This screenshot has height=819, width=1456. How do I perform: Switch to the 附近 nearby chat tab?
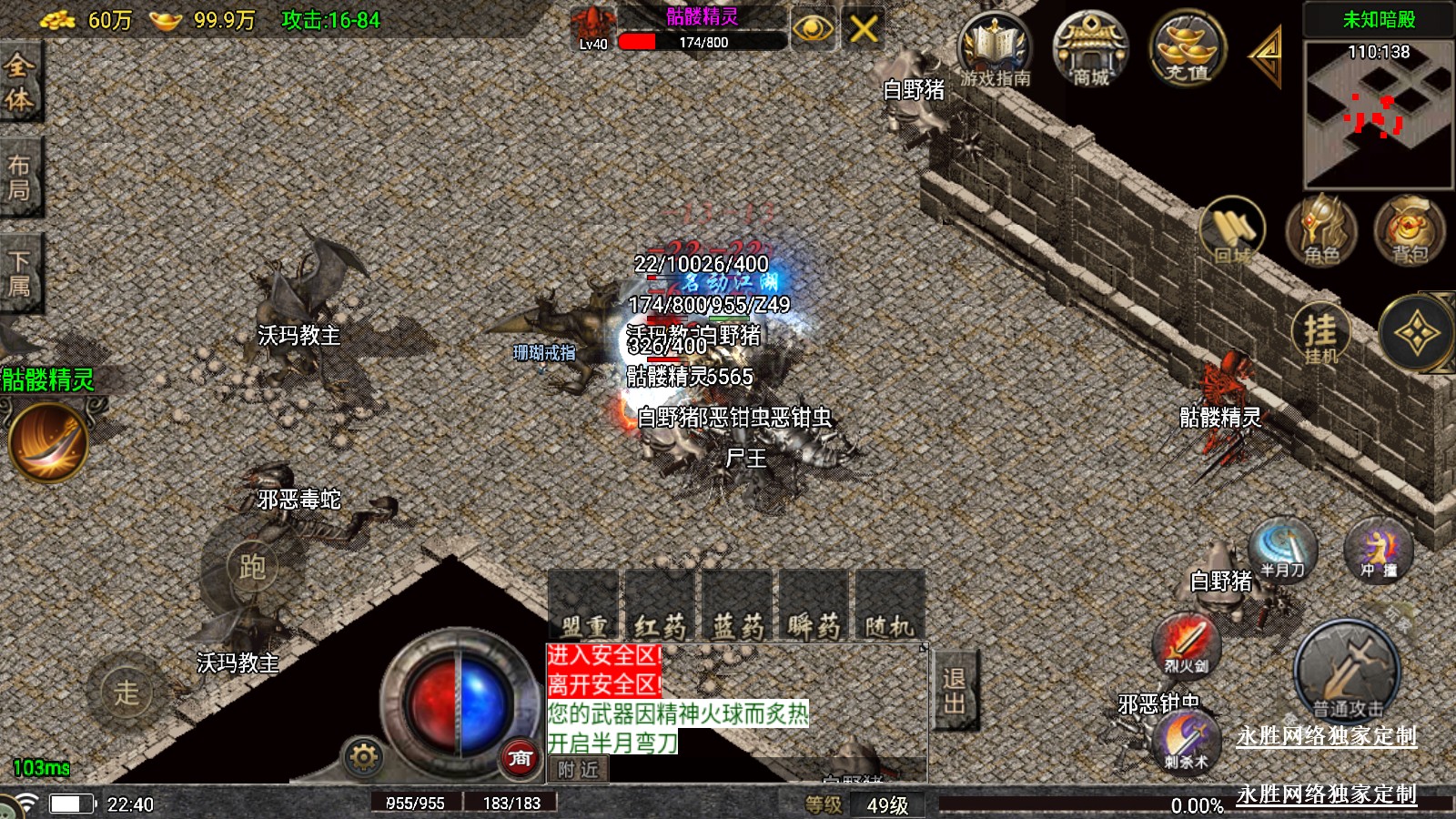579,770
